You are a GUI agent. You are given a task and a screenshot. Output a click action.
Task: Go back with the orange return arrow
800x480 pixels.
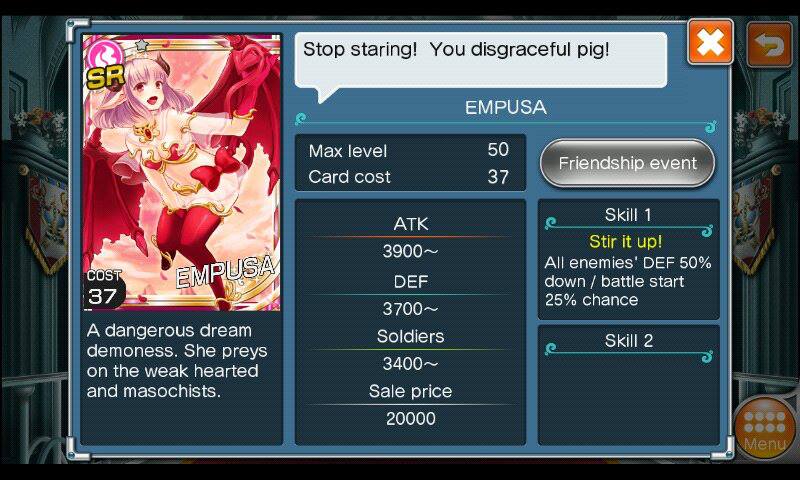768,43
